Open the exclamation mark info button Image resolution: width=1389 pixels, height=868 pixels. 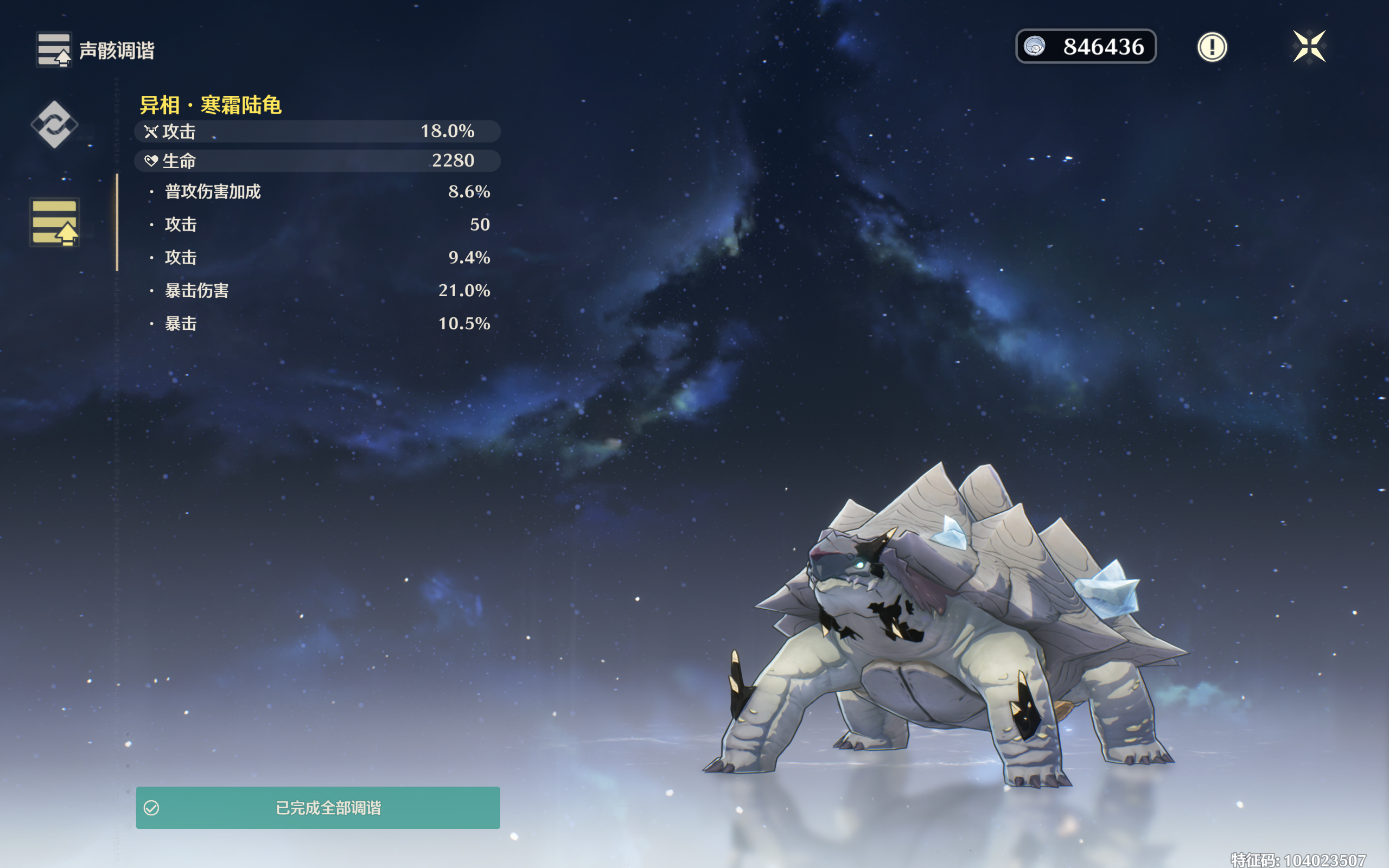tap(1212, 47)
